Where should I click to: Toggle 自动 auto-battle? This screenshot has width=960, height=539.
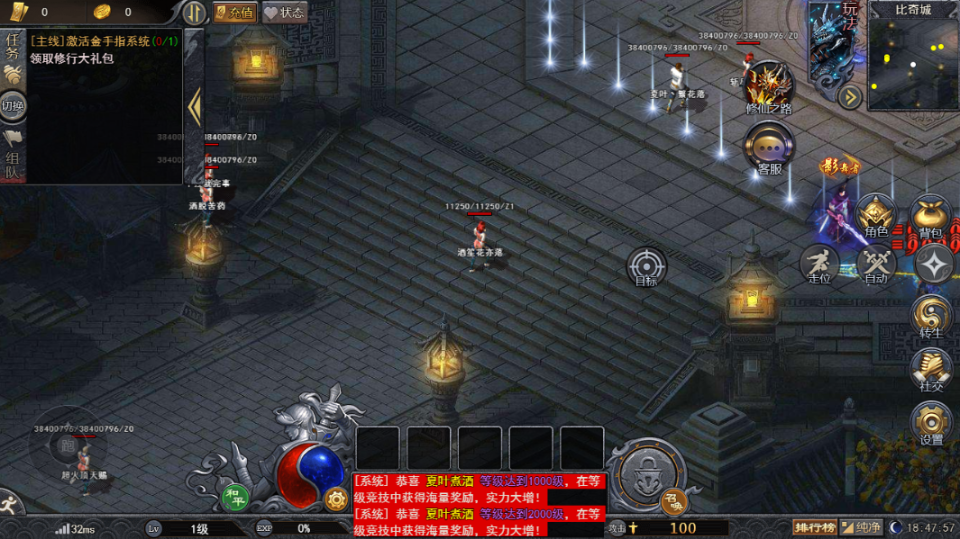point(877,264)
